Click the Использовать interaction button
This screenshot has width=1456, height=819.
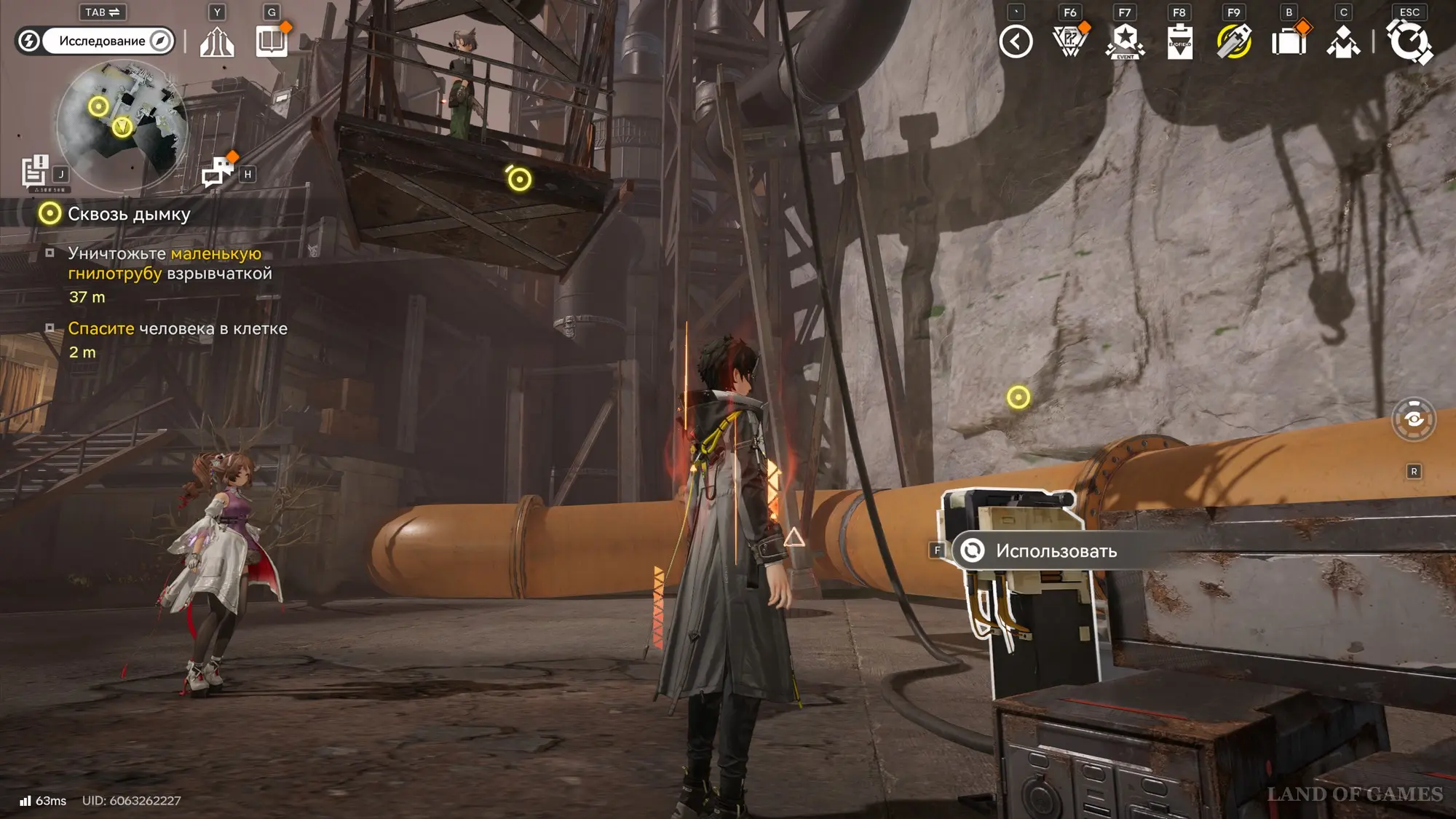pos(1056,551)
